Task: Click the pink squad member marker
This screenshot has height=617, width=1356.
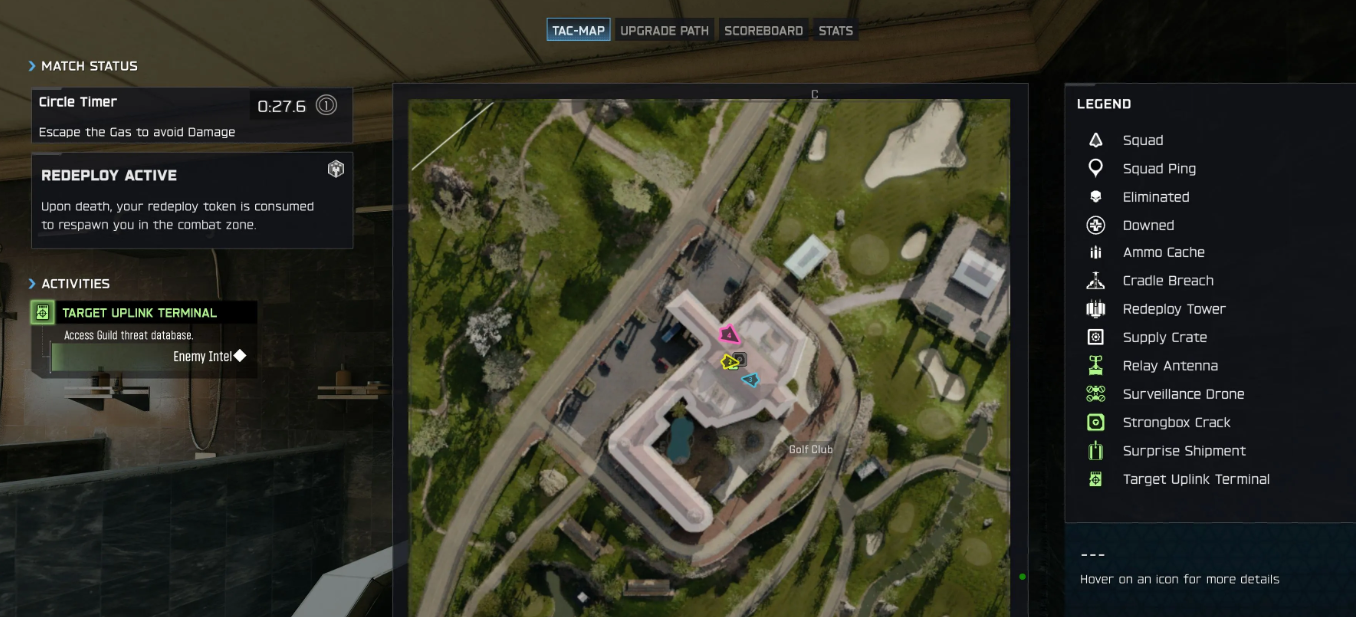Action: (729, 335)
